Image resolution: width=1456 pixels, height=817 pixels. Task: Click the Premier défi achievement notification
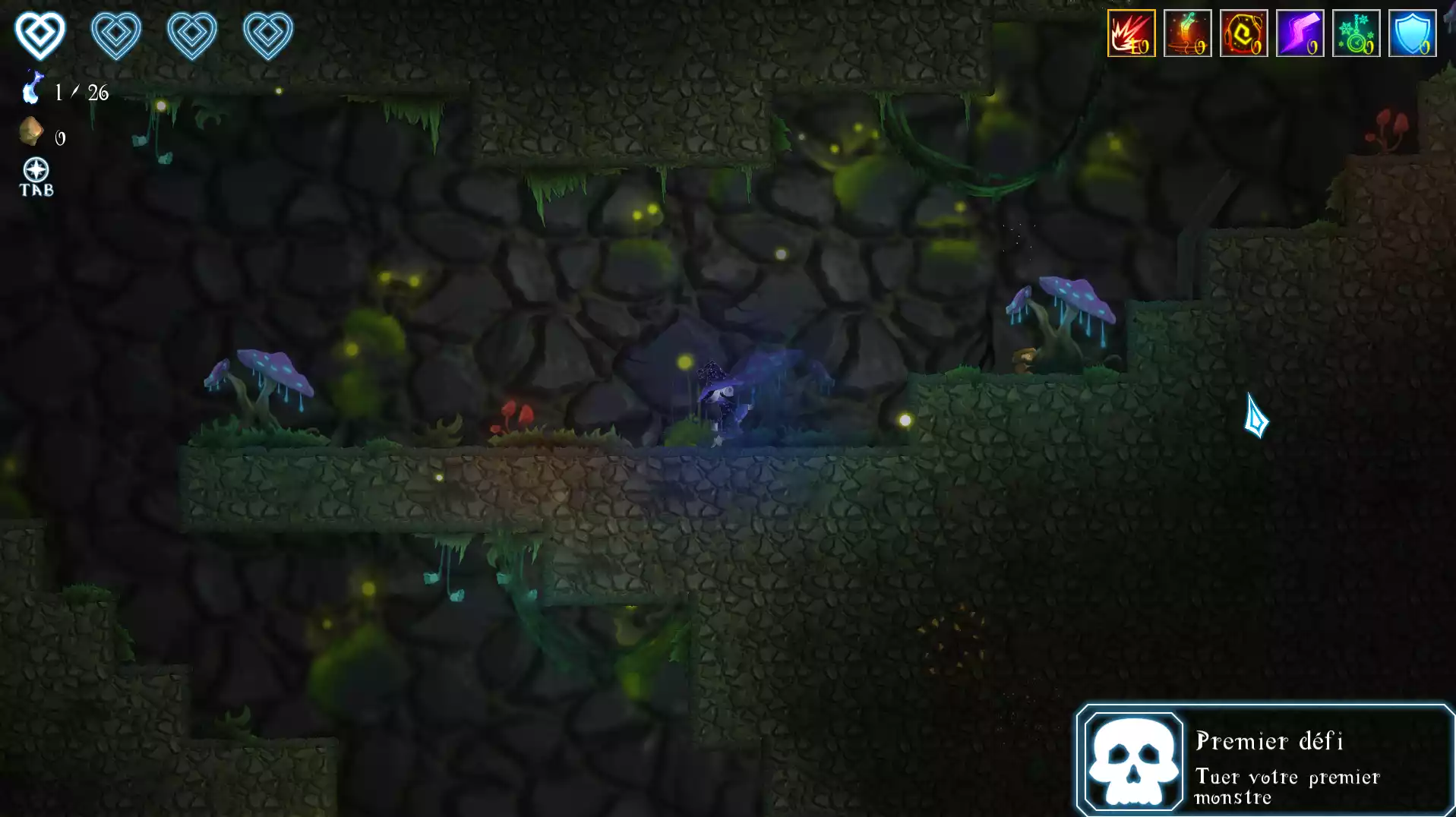pyautogui.click(x=1265, y=760)
